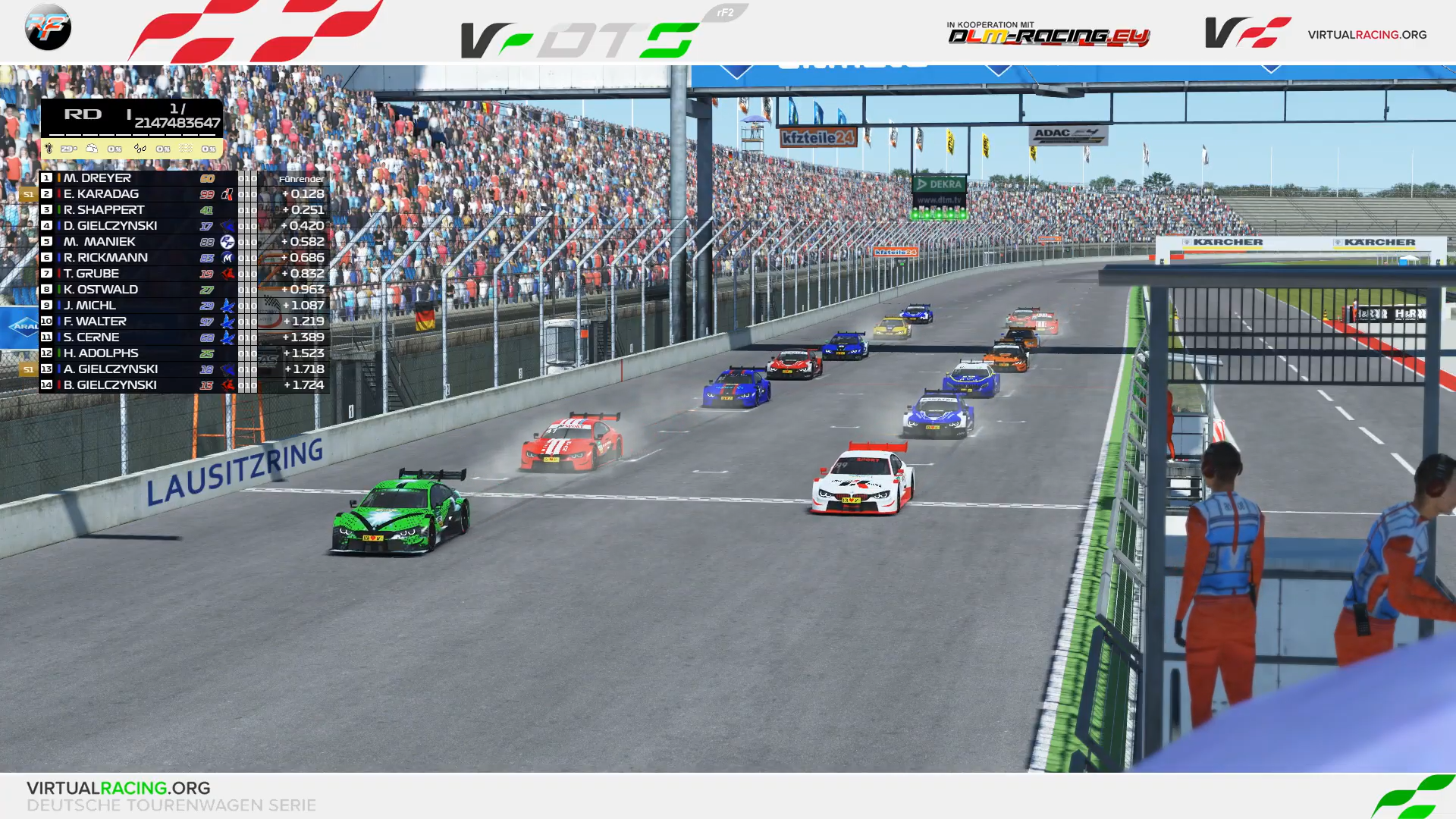Image resolution: width=1456 pixels, height=819 pixels.
Task: Click the rF2 round logo
Action: (48, 27)
